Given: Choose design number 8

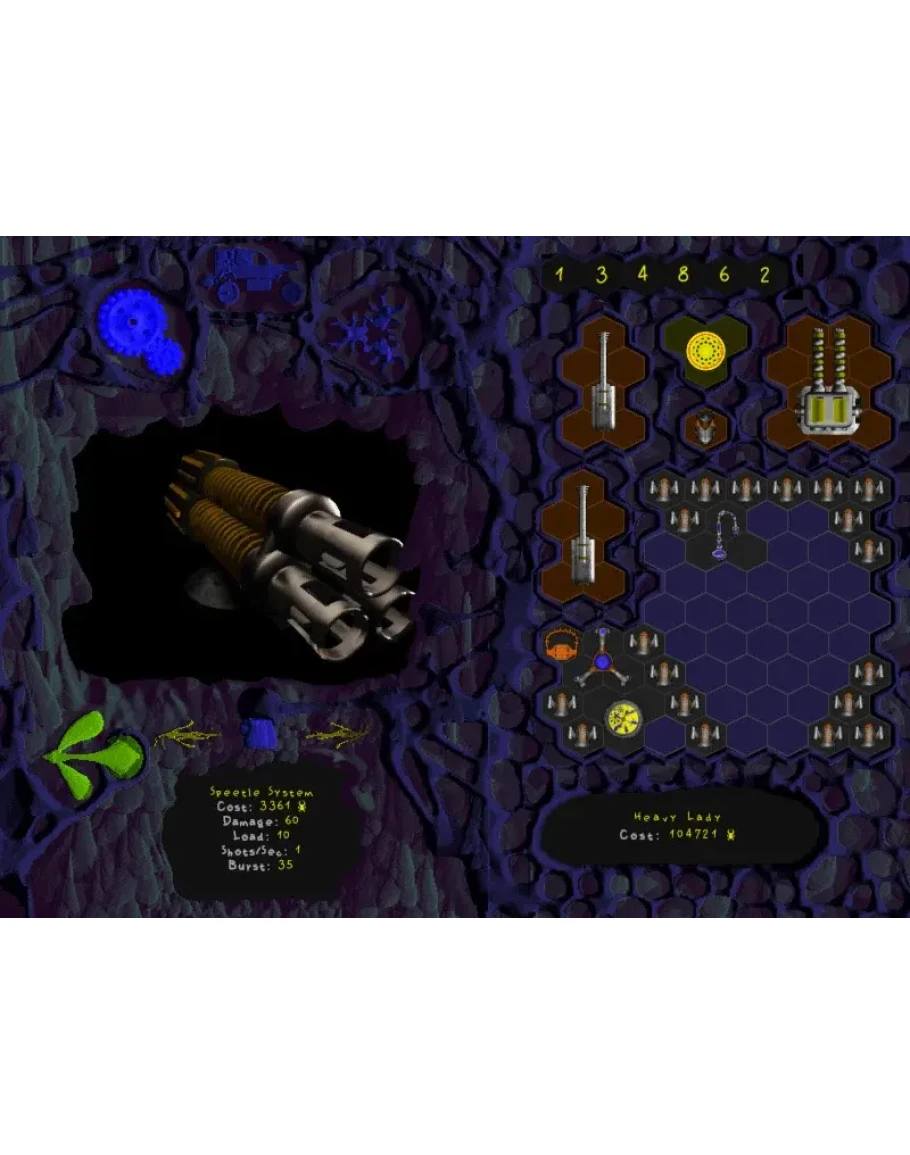Looking at the screenshot, I should tap(683, 274).
